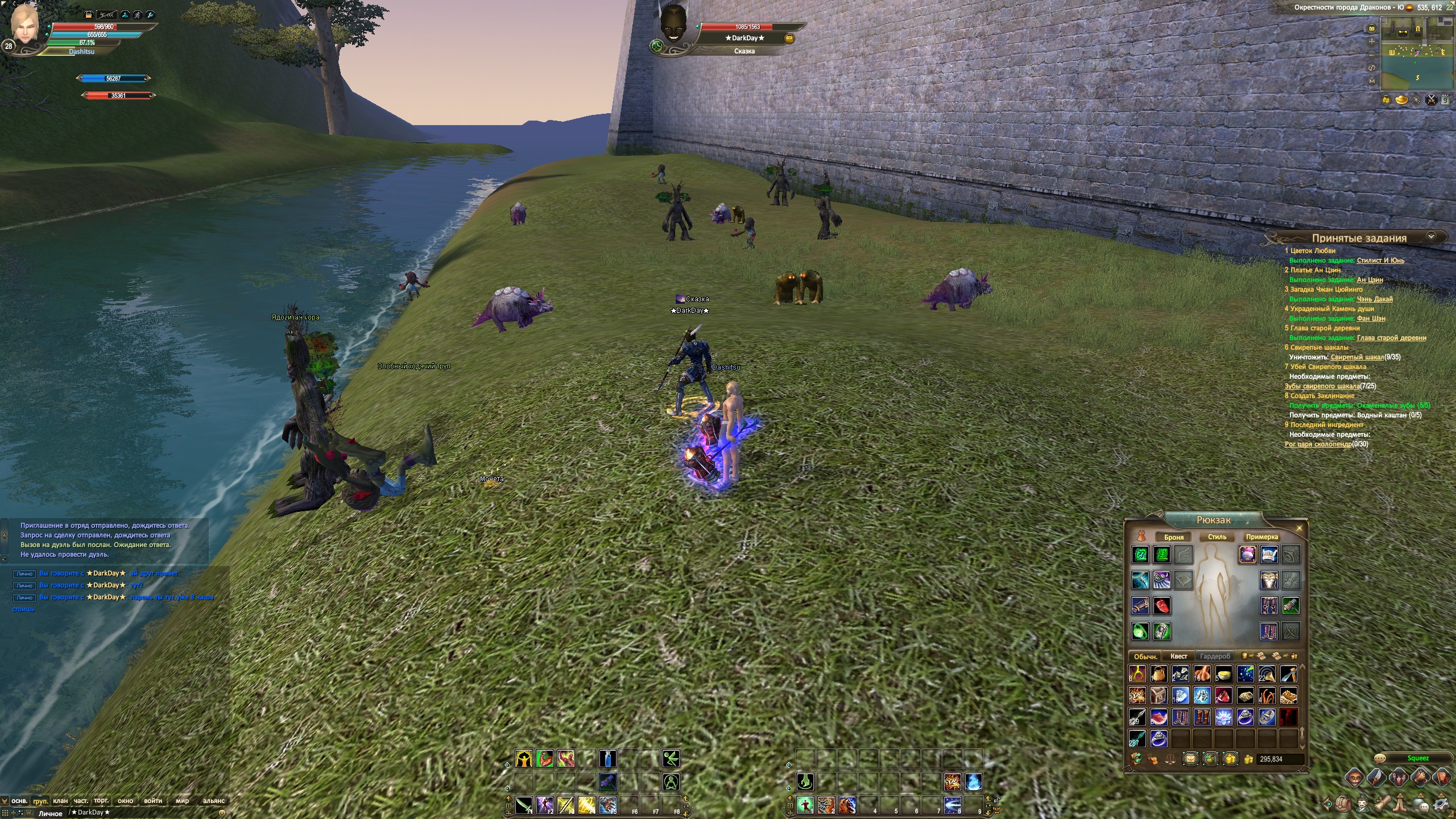The height and width of the screenshot is (819, 1456).
Task: Activate the F1 sword skill
Action: 523,805
